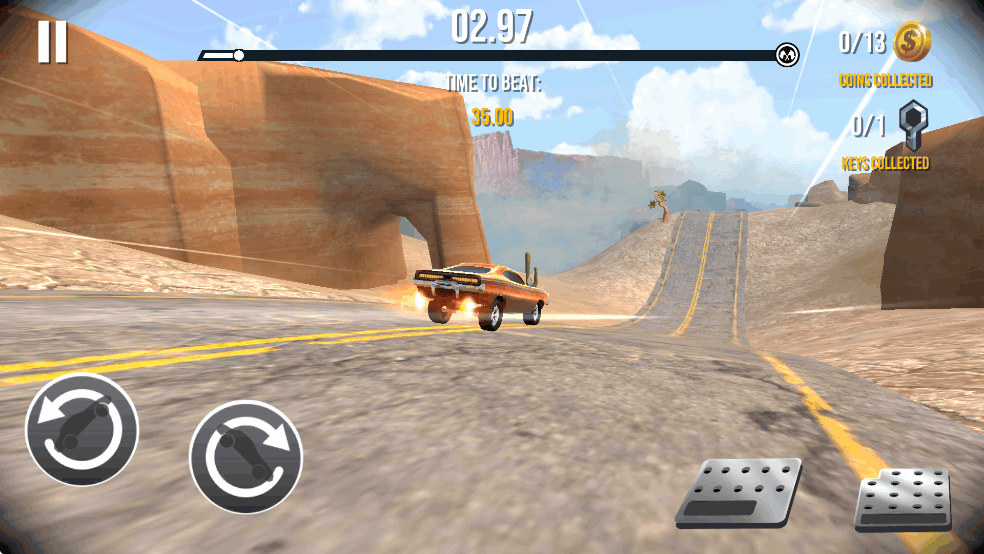
Task: Step on the wide brake pedal
Action: [739, 491]
